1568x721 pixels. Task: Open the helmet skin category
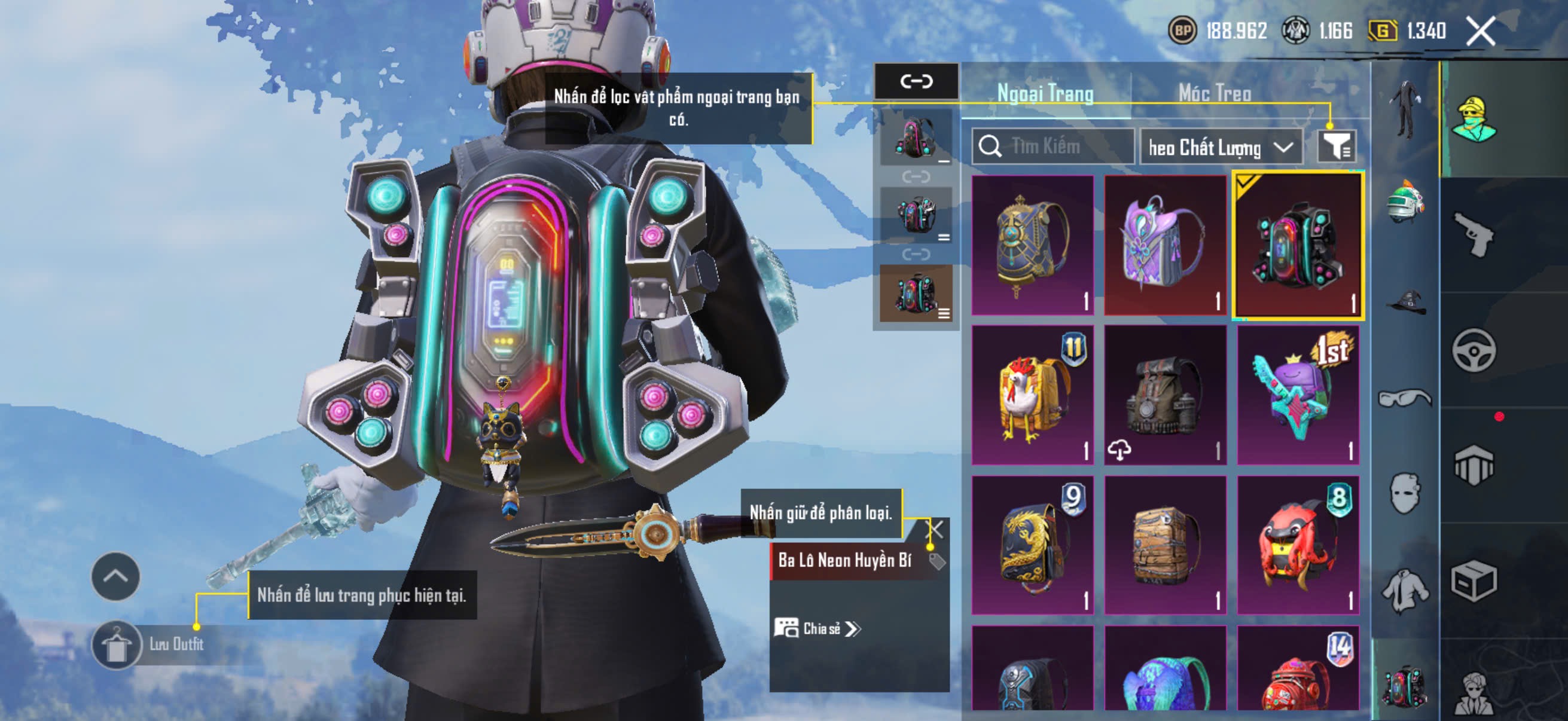pyautogui.click(x=1405, y=201)
